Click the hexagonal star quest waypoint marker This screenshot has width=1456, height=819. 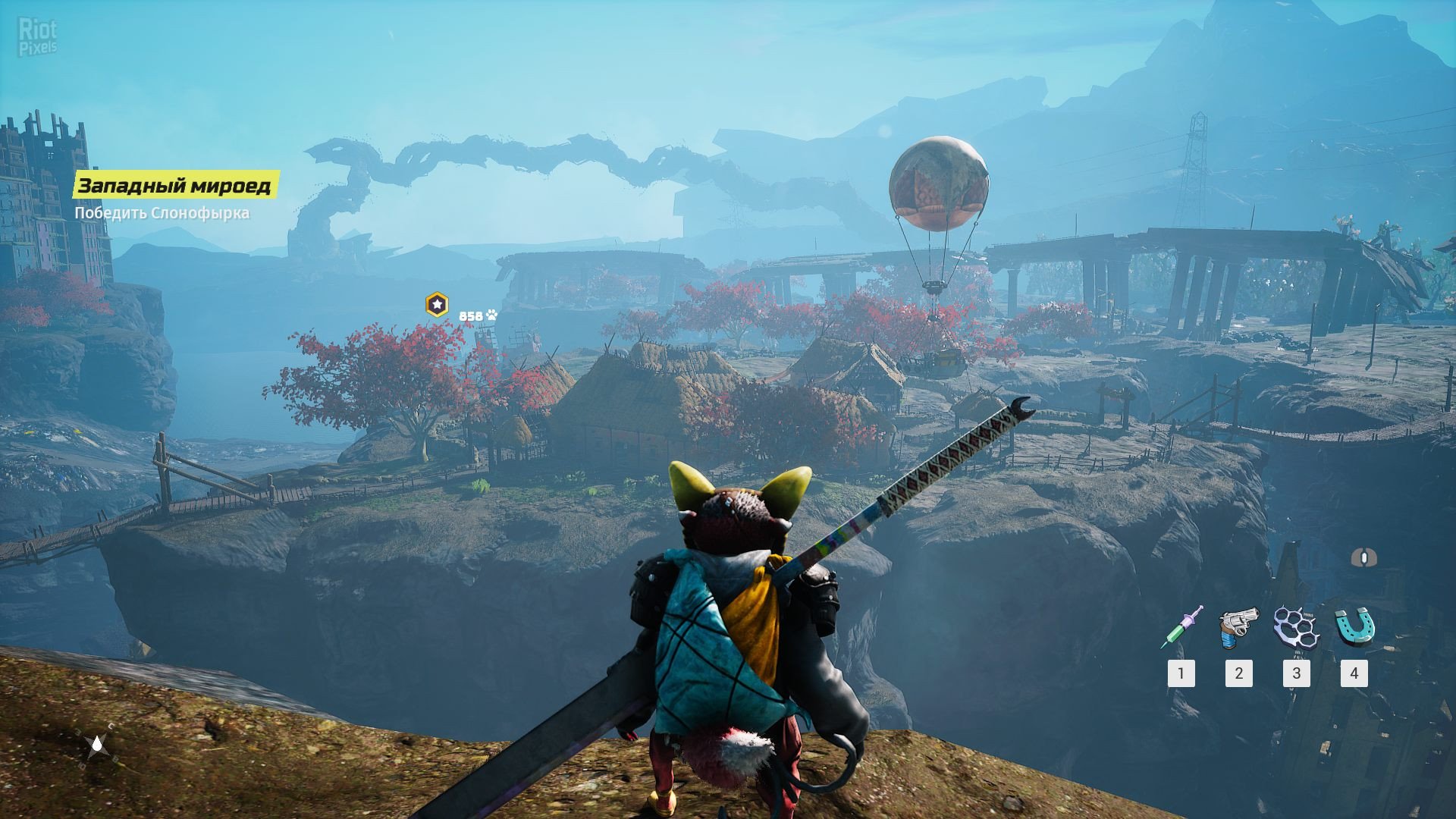pos(437,305)
